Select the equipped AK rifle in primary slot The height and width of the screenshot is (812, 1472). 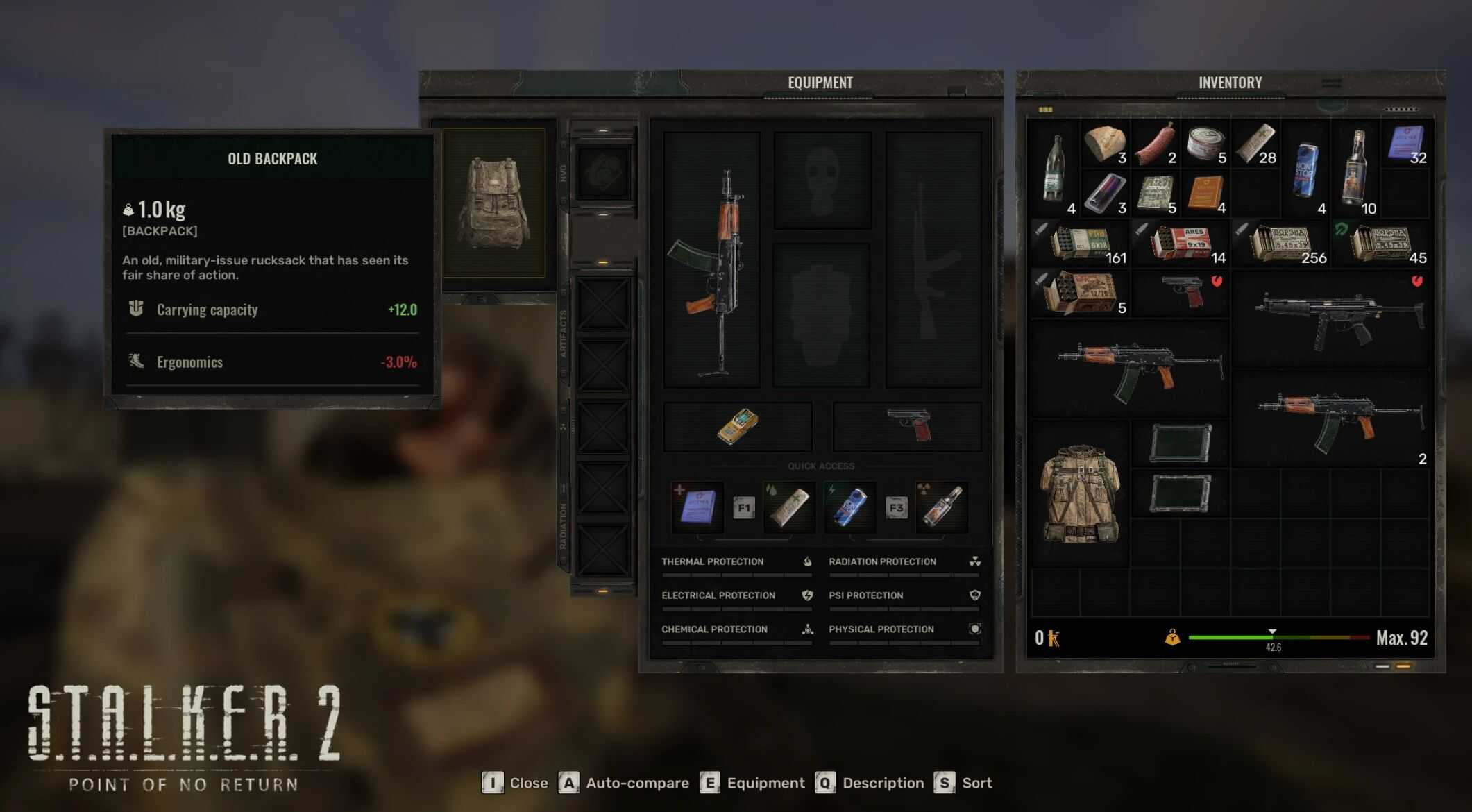click(712, 260)
